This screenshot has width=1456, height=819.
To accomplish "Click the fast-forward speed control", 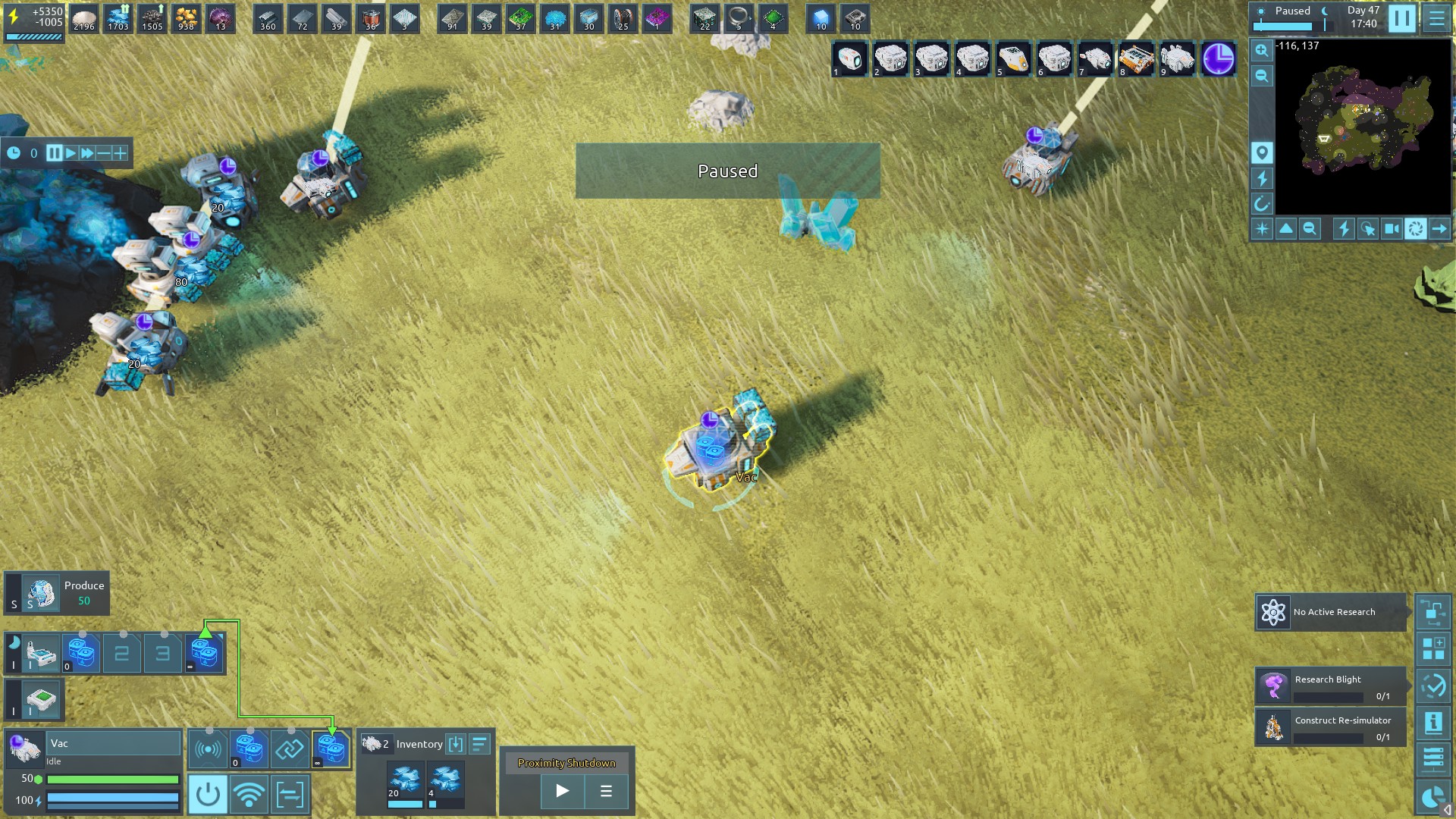I will [87, 153].
